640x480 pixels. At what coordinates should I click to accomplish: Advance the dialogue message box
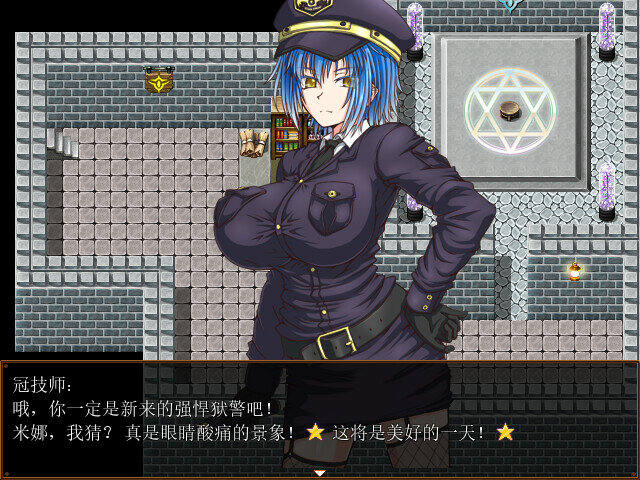320,418
